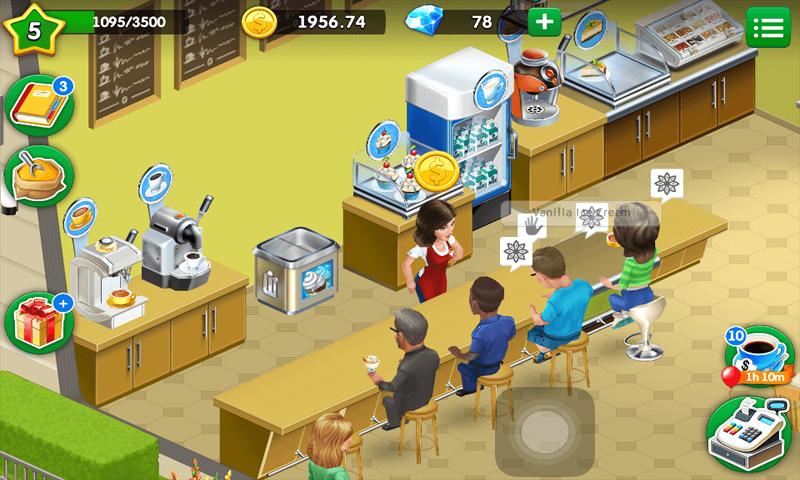Collect the floating gold coin tip
Viewport: 800px width, 480px height.
(x=436, y=170)
